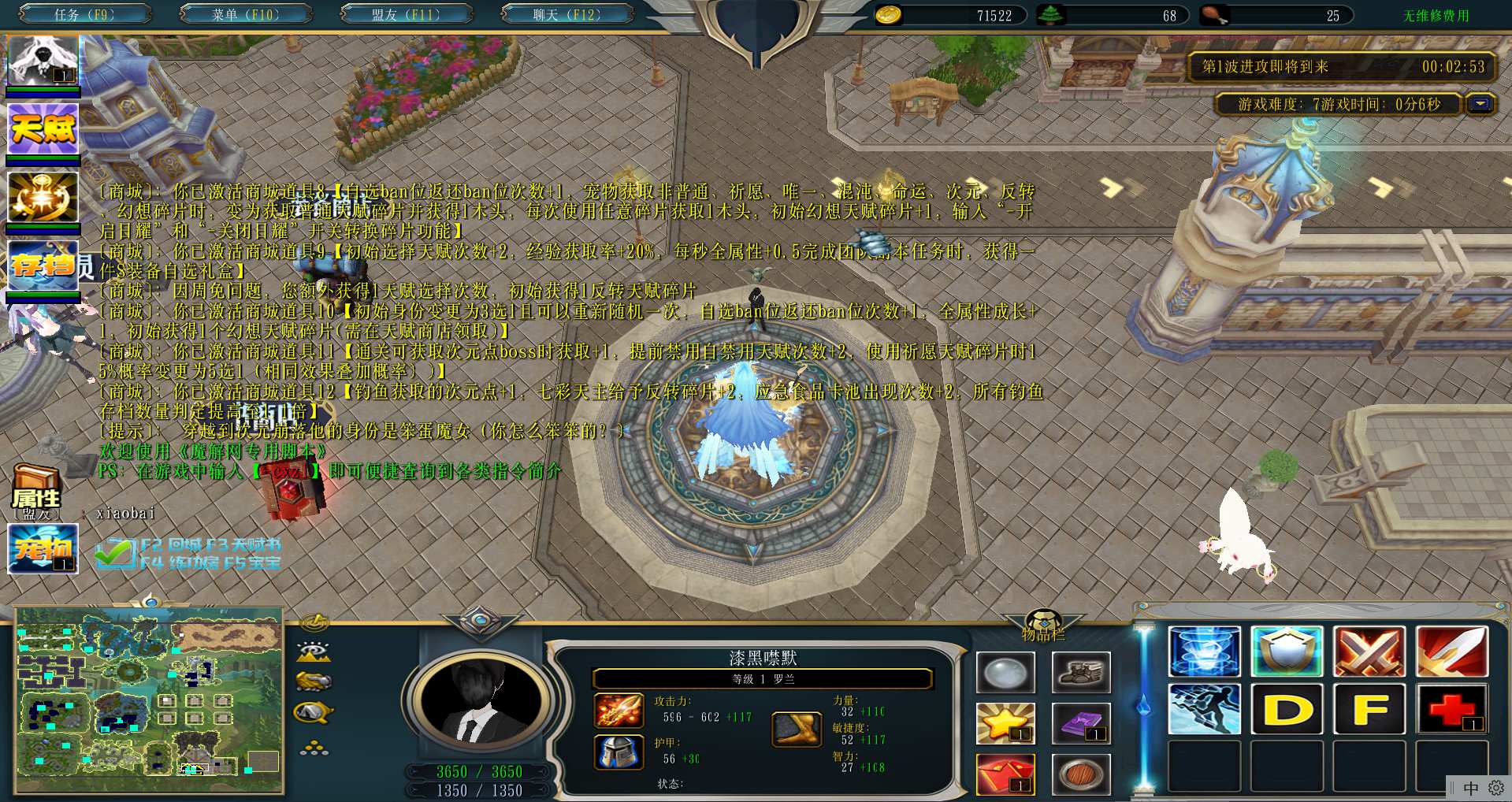Open the 盟友 (F11) allies menu
Image resolution: width=1512 pixels, height=802 pixels.
pyautogui.click(x=406, y=14)
